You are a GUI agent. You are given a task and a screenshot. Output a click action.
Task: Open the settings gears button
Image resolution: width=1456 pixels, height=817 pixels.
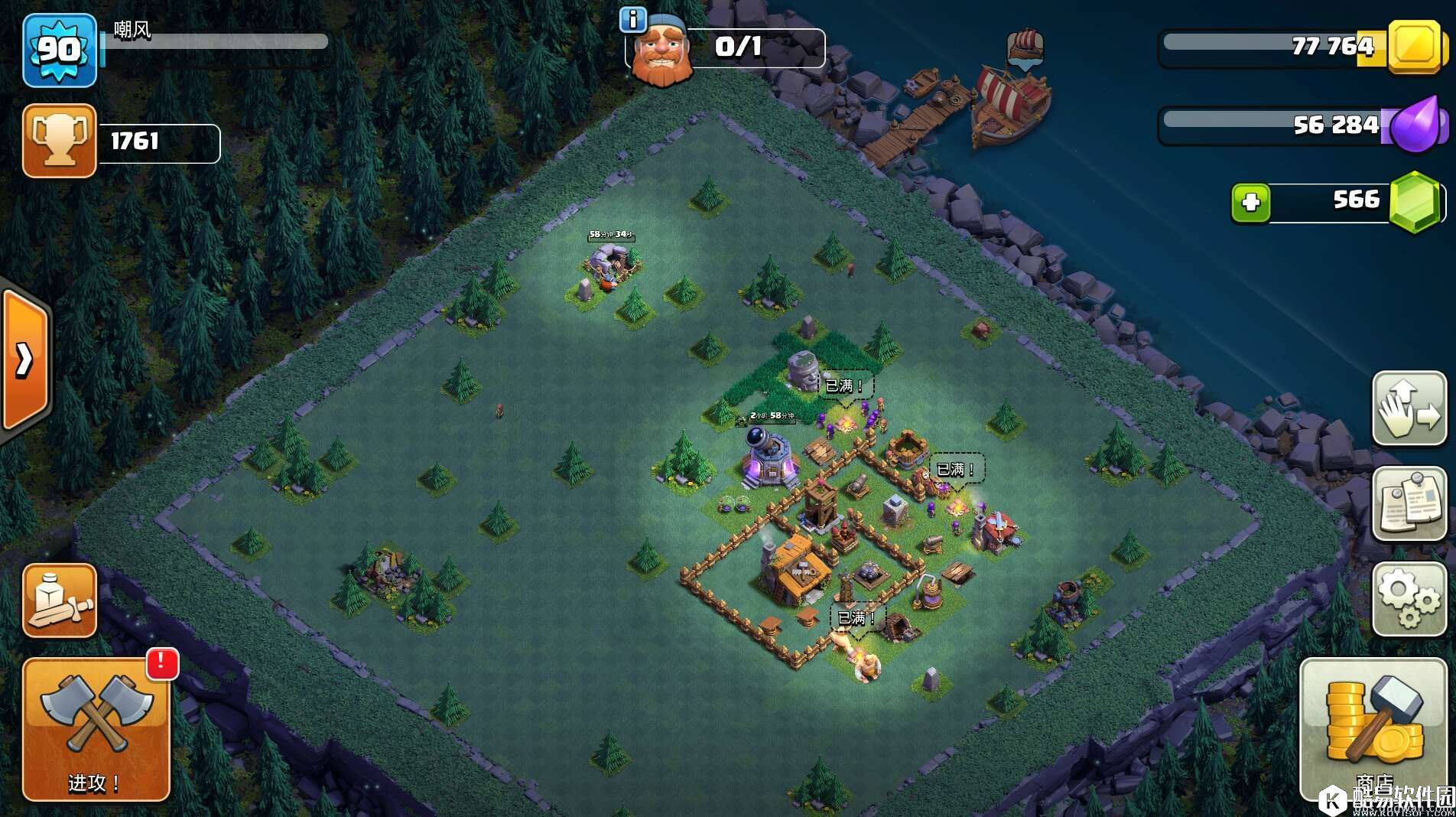(1409, 599)
